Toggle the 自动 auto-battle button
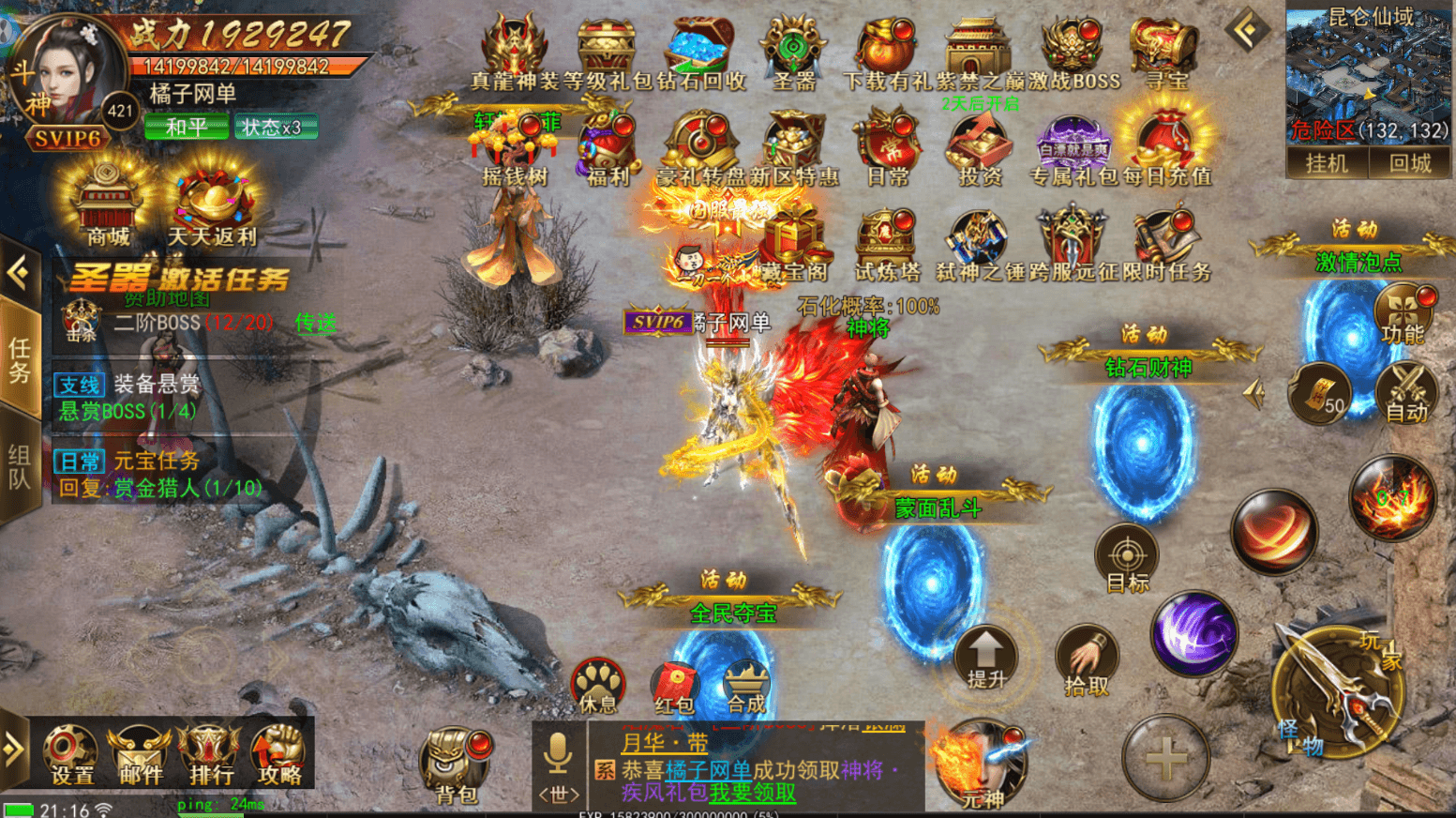This screenshot has width=1456, height=818. (x=1405, y=392)
